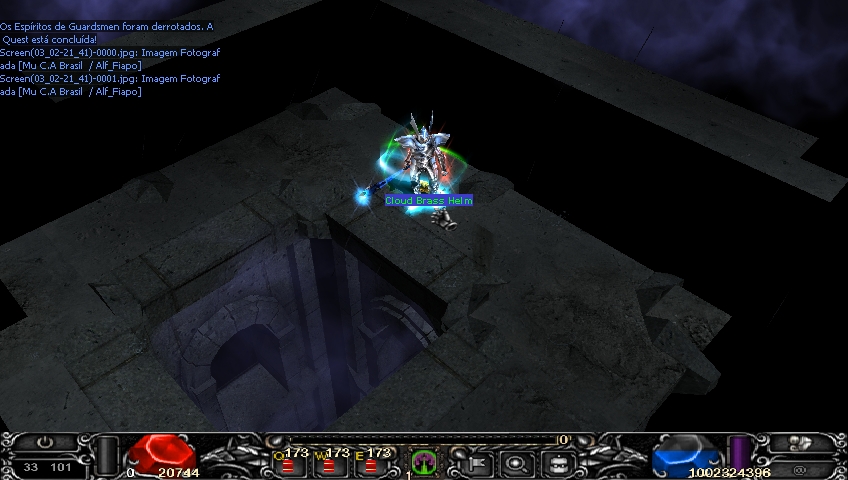Click the @ symbol button

point(800,467)
